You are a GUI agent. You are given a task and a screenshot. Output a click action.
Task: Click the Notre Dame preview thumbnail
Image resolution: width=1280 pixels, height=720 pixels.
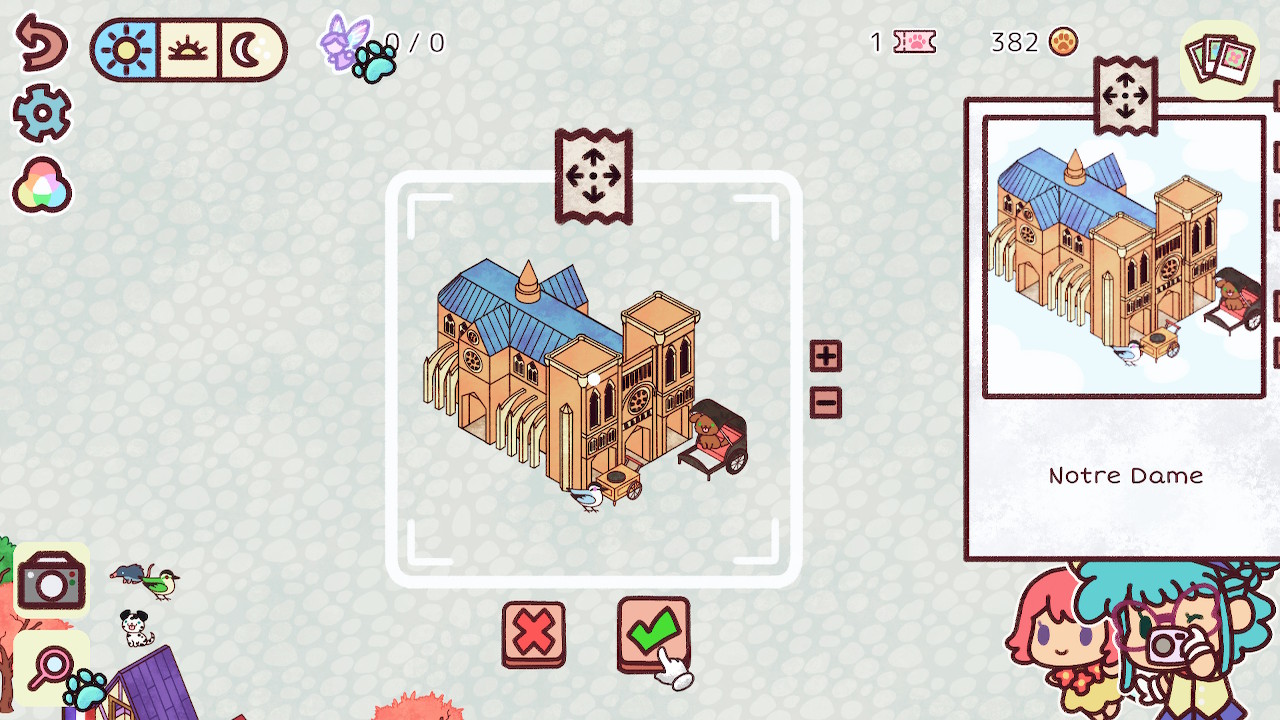[1123, 255]
